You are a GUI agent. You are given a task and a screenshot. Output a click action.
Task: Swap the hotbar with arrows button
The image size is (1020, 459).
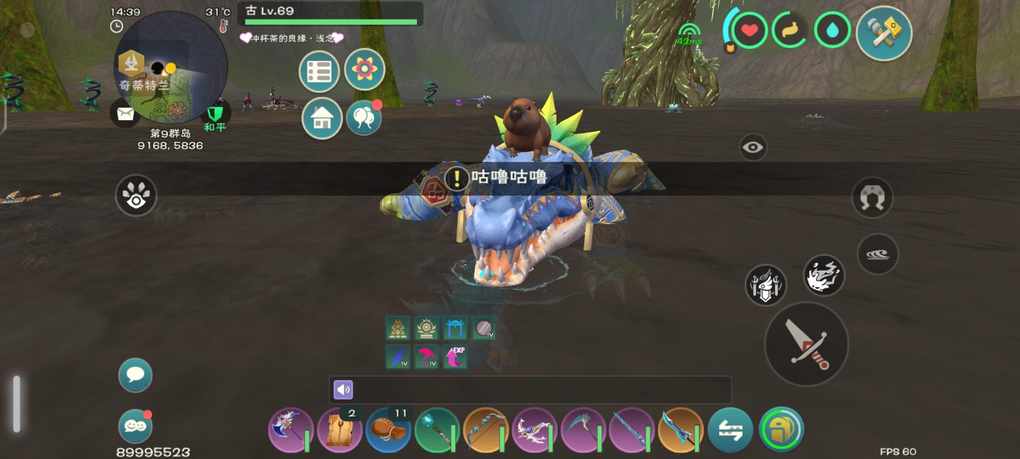pos(731,430)
